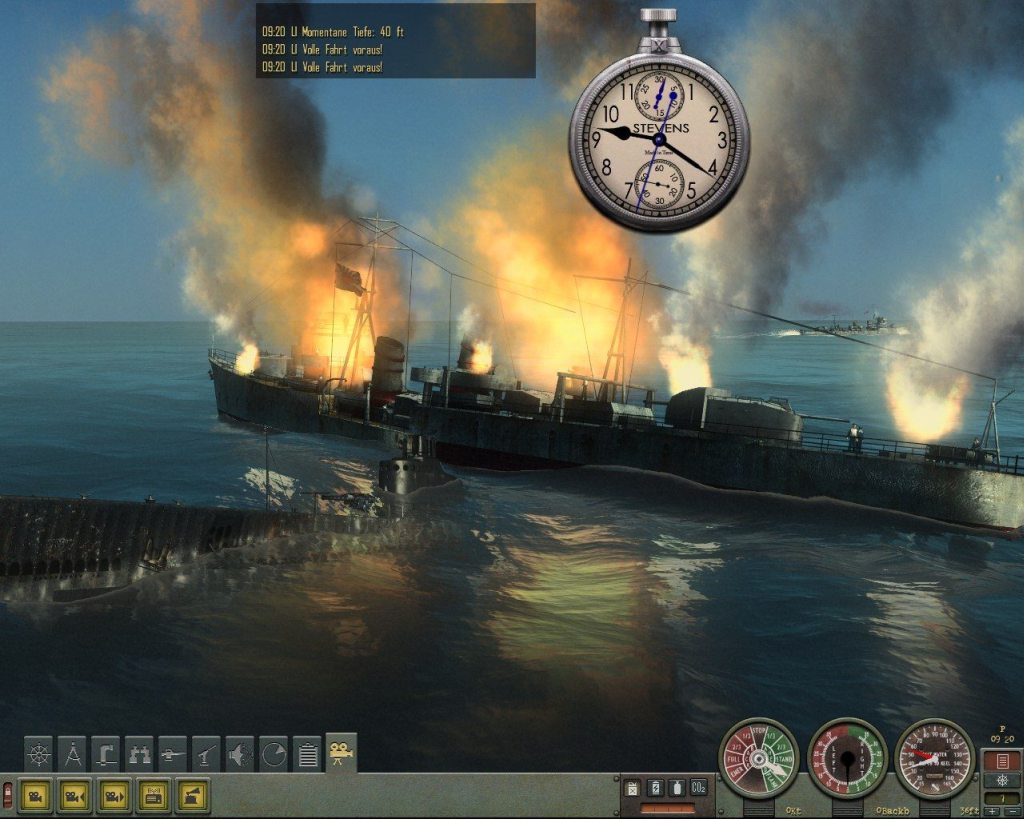The image size is (1024, 819).
Task: Increase time compression with plus button
Action: pyautogui.click(x=992, y=811)
